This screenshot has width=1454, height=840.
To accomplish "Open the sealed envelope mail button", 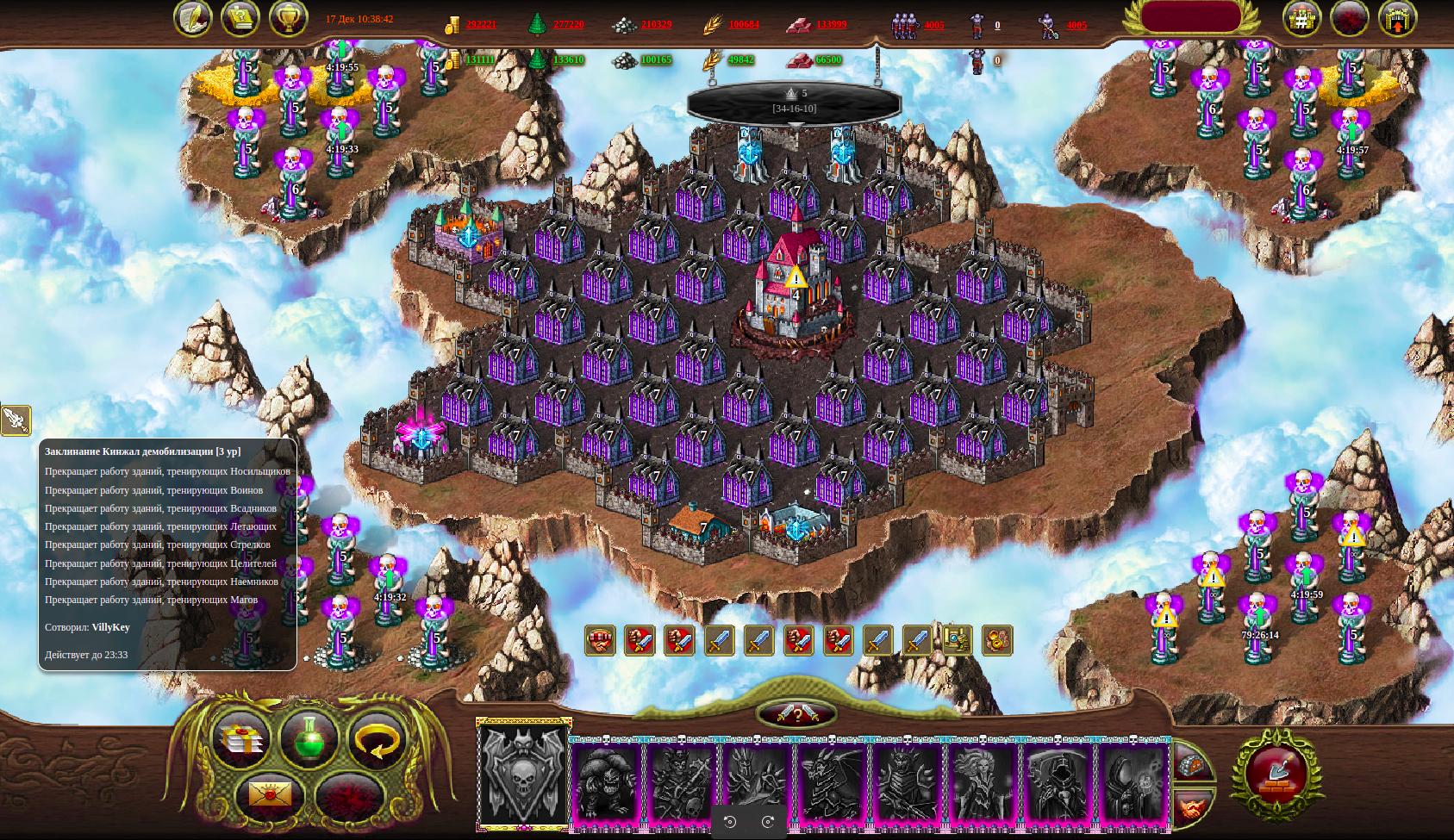I will [270, 793].
